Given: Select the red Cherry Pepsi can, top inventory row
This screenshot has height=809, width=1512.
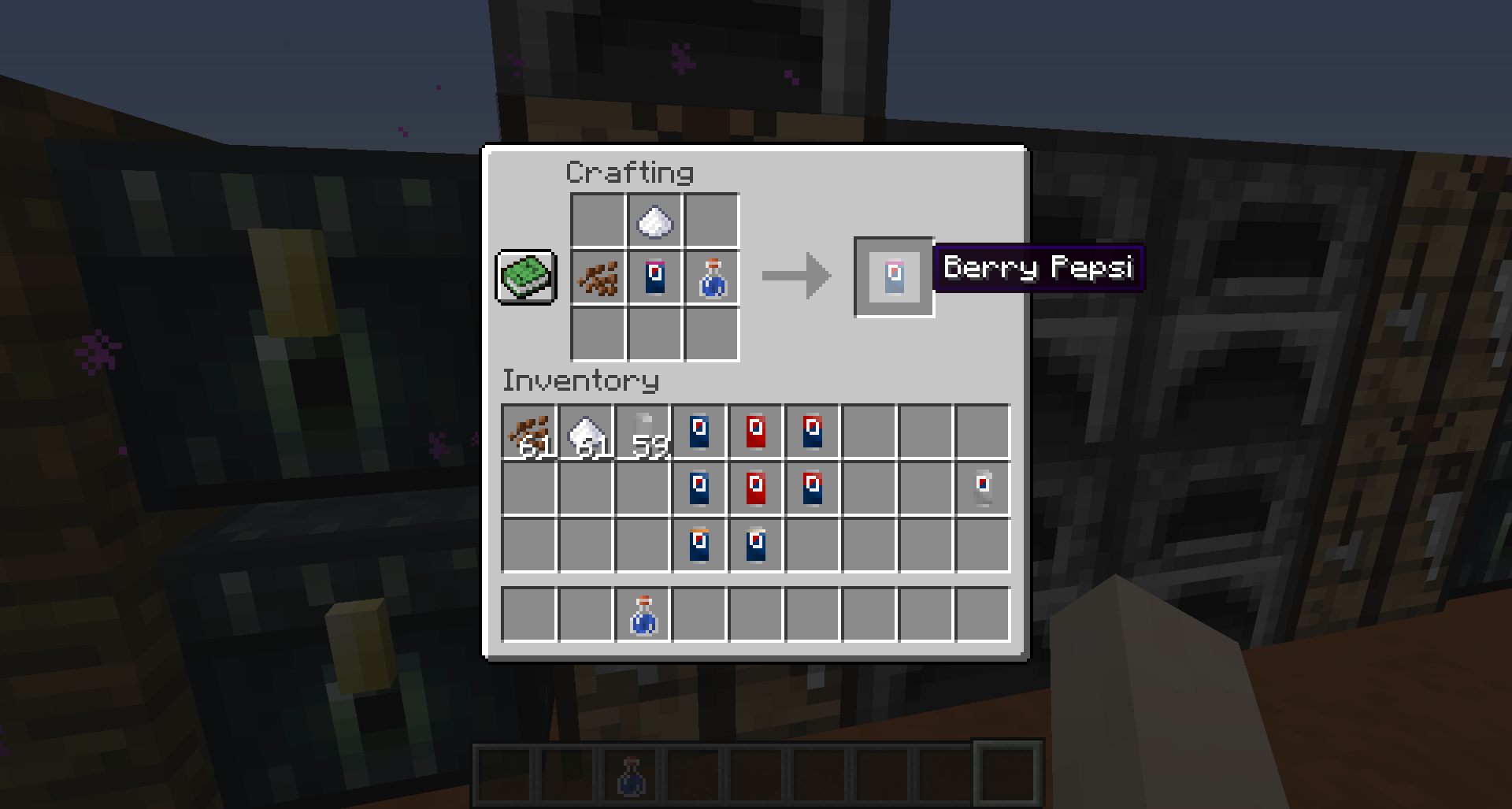Looking at the screenshot, I should [x=758, y=432].
